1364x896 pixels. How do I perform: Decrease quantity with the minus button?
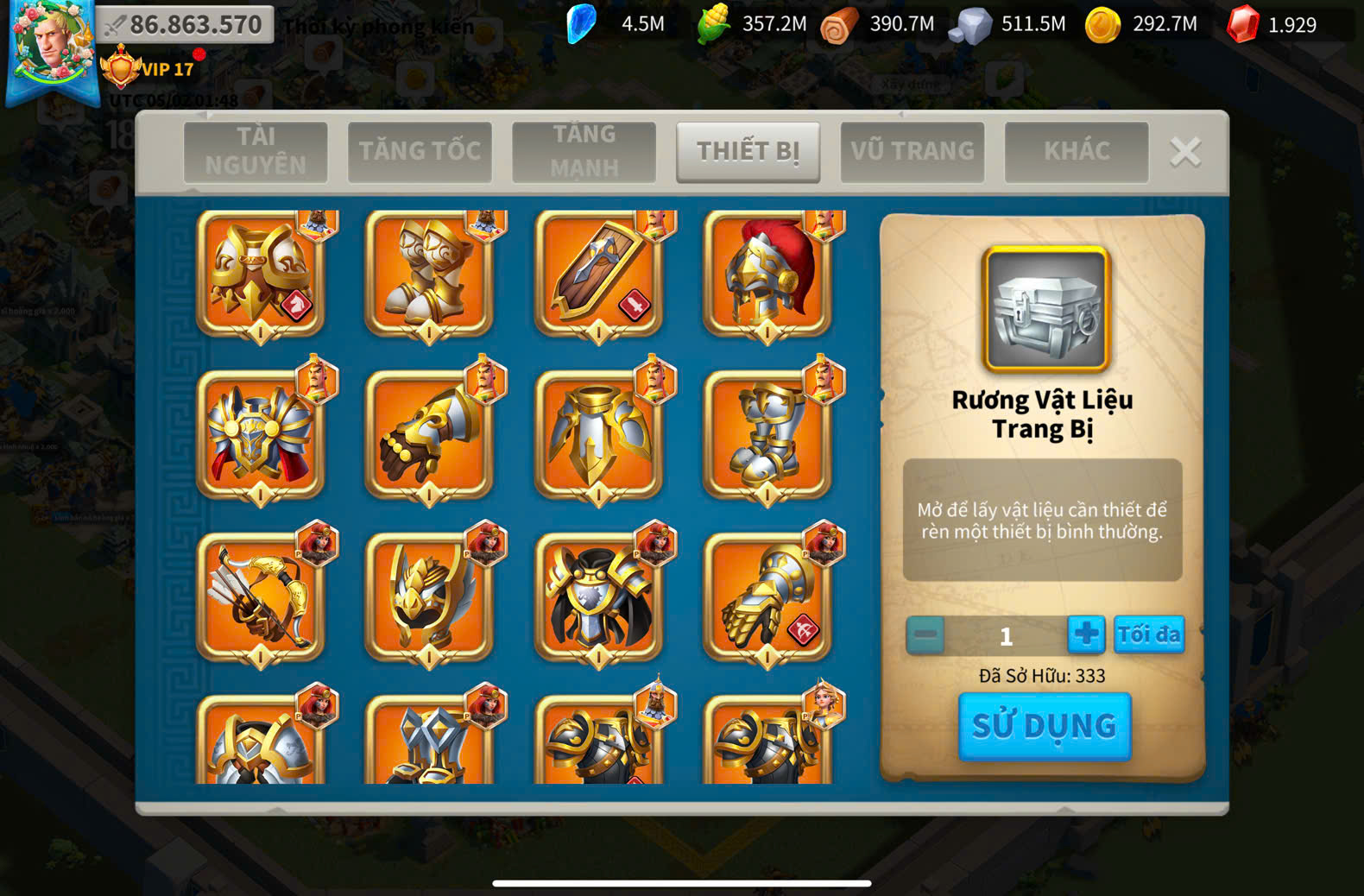click(925, 635)
